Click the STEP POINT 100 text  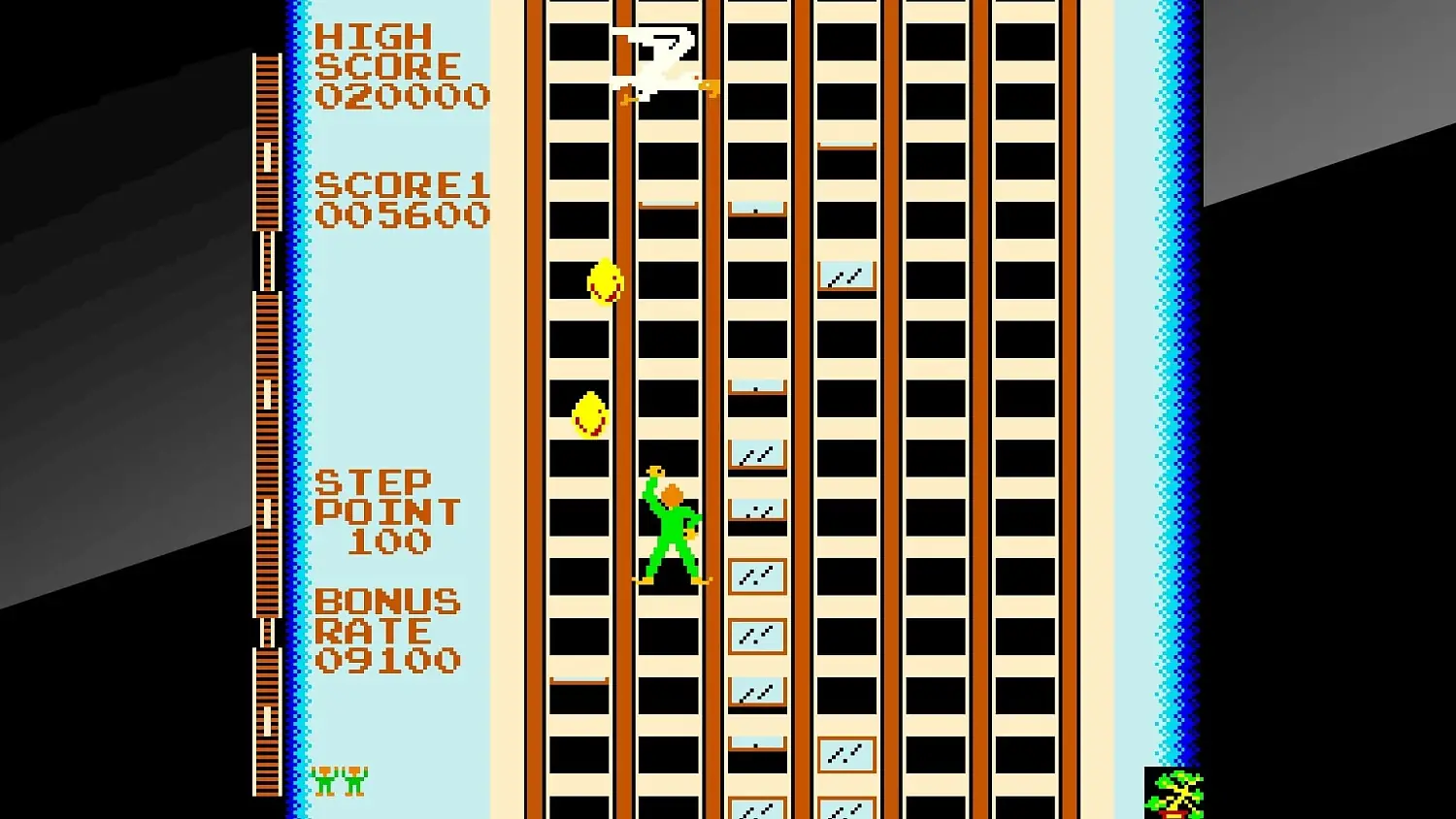[388, 511]
